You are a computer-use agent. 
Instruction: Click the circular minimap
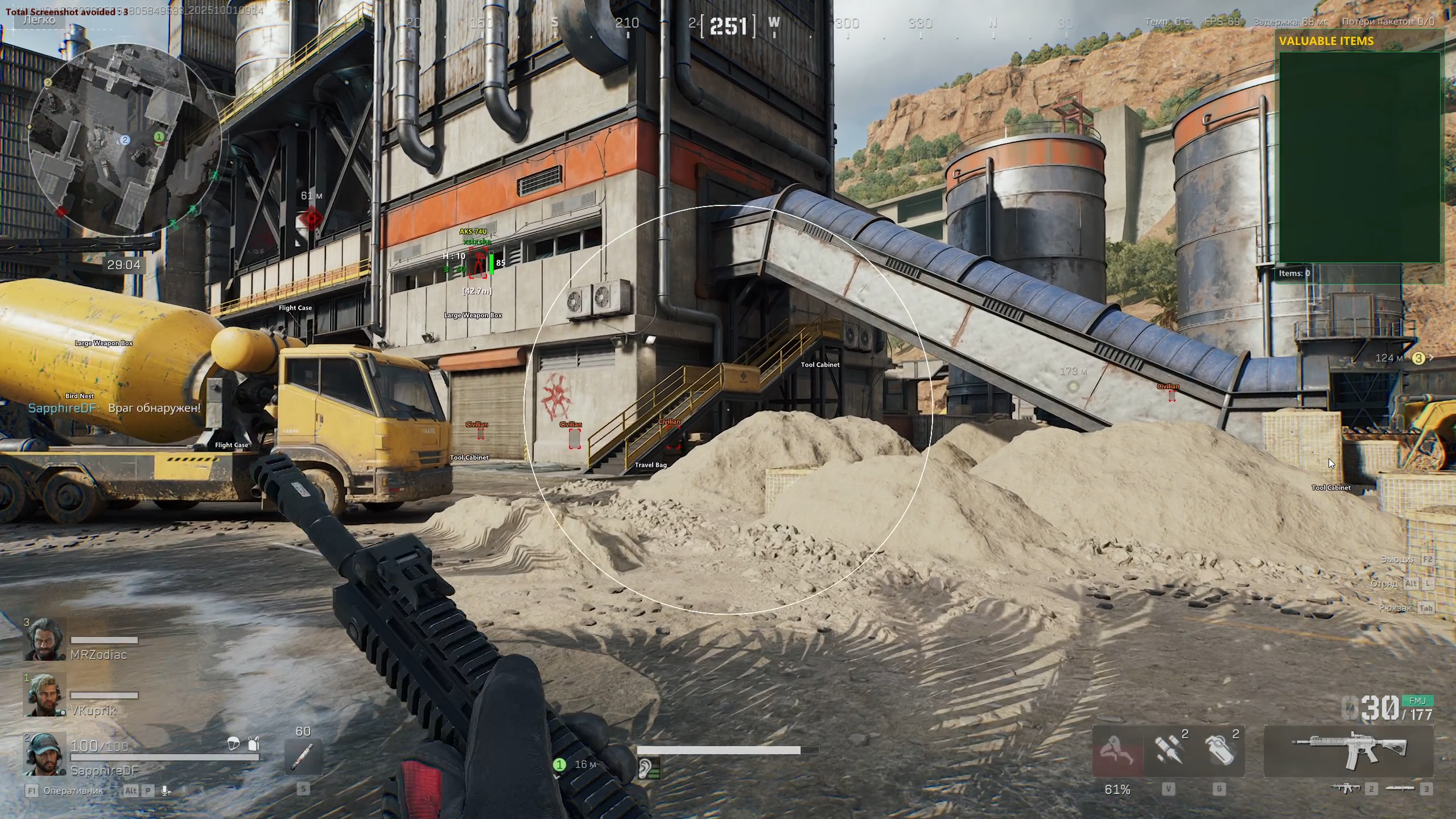point(124,139)
